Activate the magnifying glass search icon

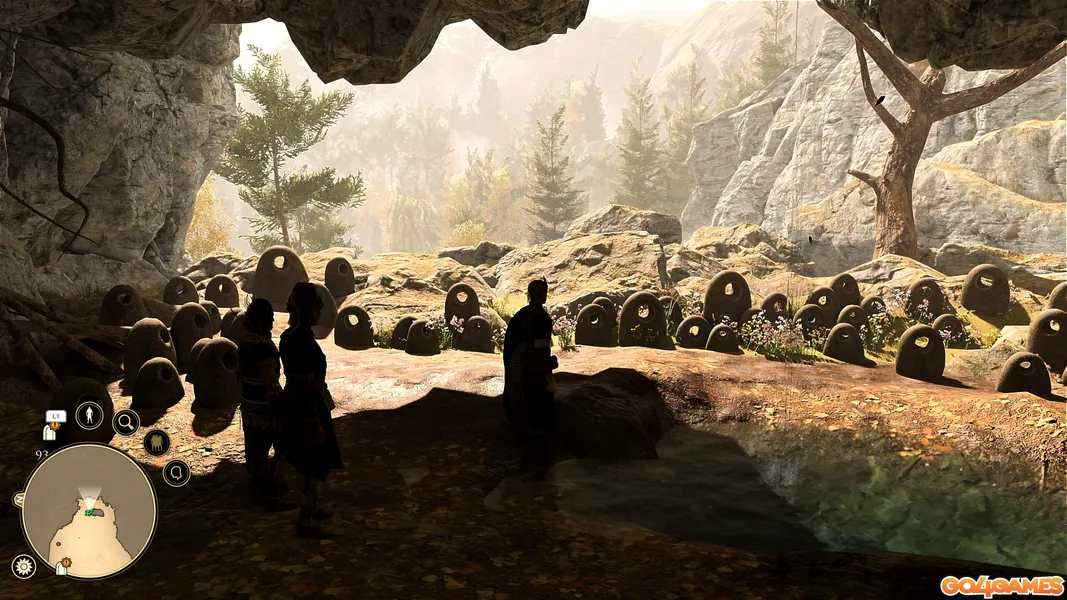(x=126, y=422)
